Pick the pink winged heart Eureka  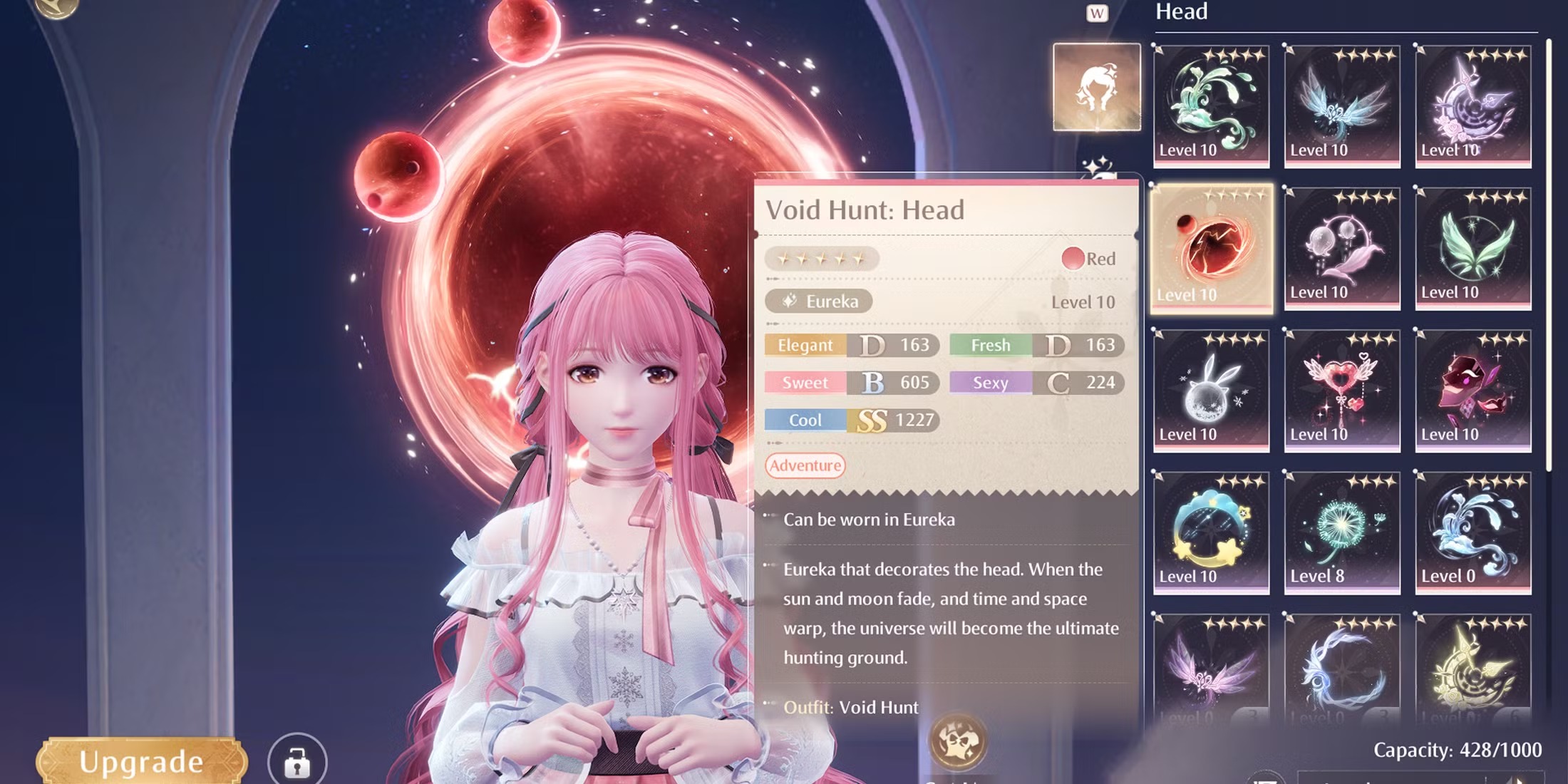[1341, 390]
